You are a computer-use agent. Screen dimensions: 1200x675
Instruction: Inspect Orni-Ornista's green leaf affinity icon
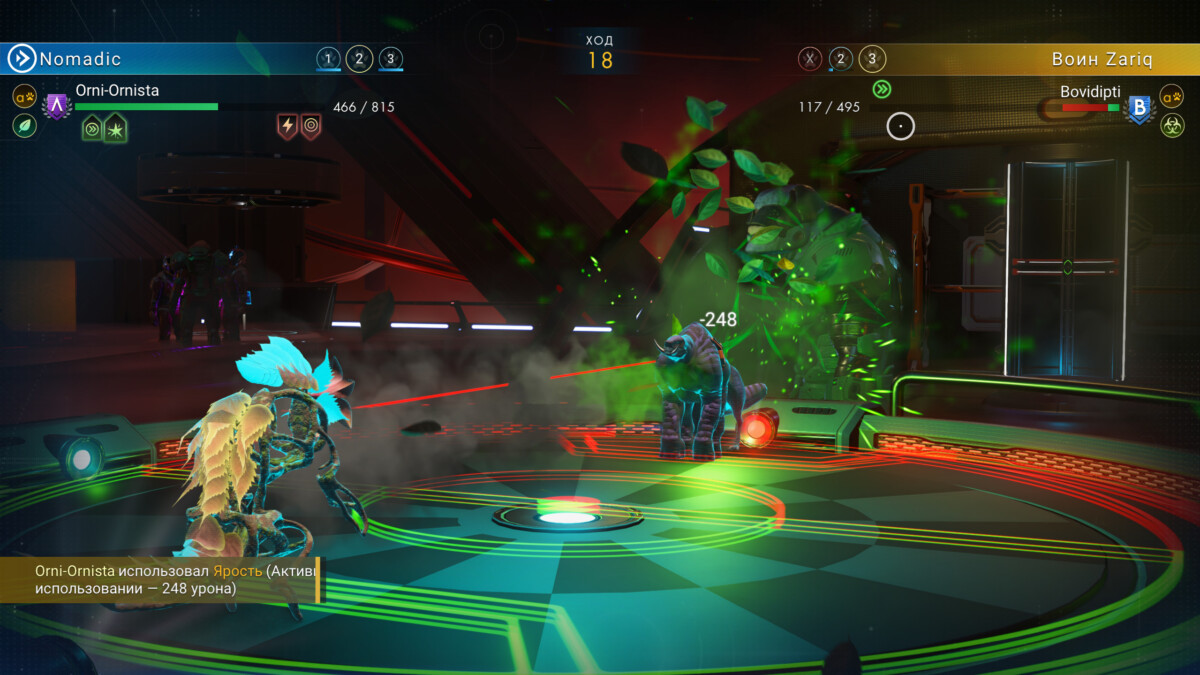tap(25, 126)
